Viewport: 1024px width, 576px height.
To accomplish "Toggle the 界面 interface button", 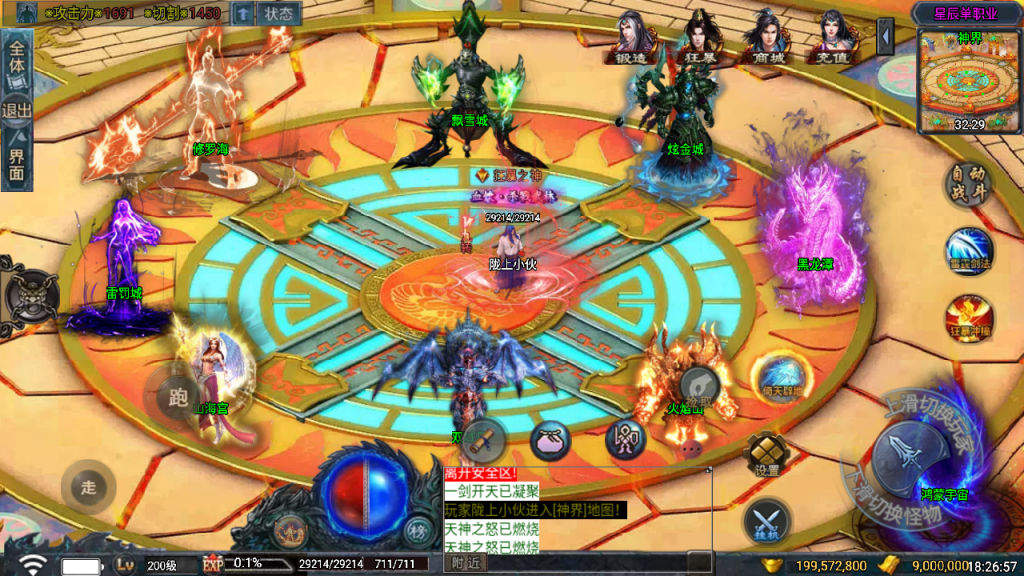I will click(17, 164).
